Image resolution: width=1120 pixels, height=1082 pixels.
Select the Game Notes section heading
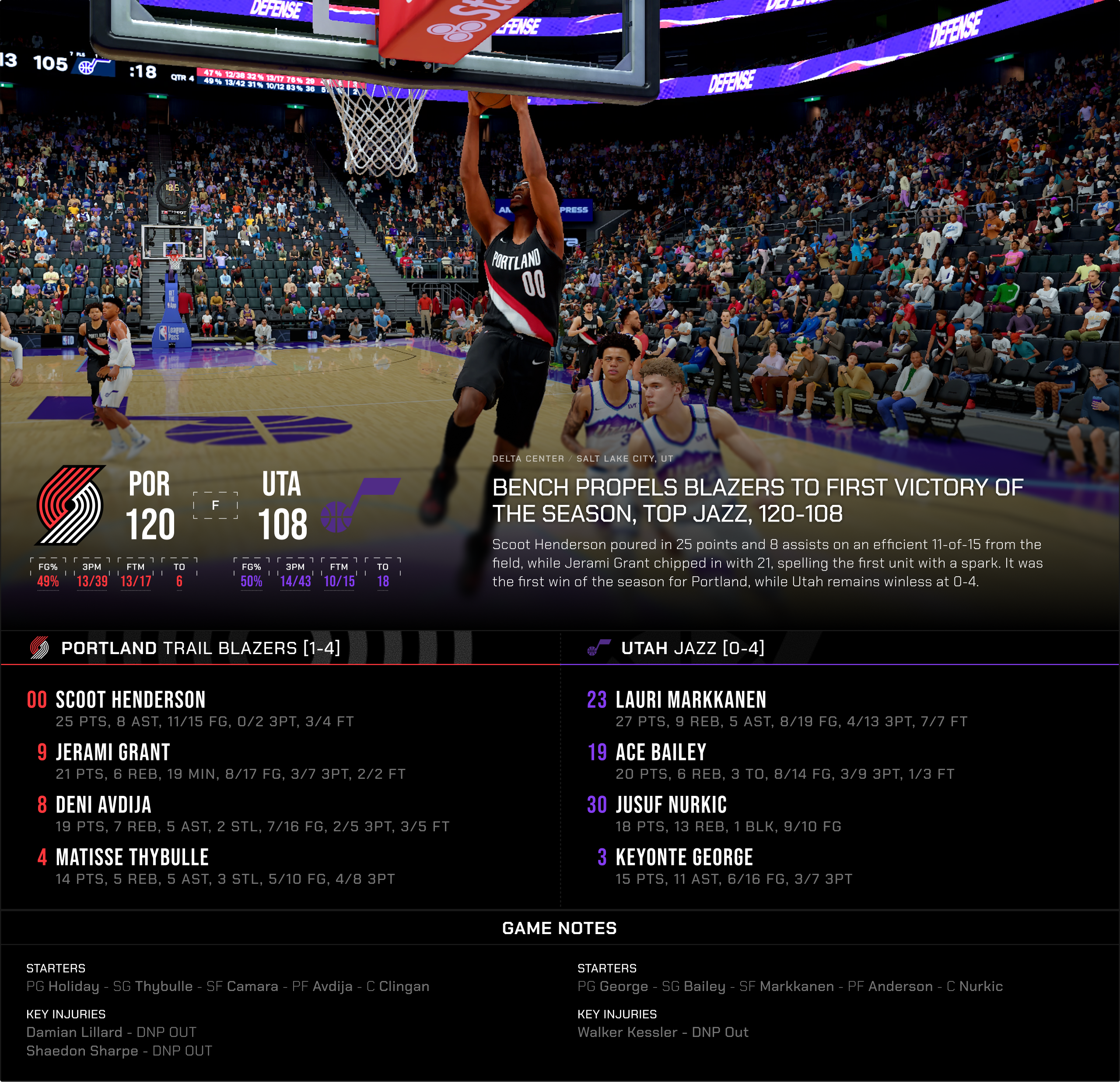click(x=560, y=928)
